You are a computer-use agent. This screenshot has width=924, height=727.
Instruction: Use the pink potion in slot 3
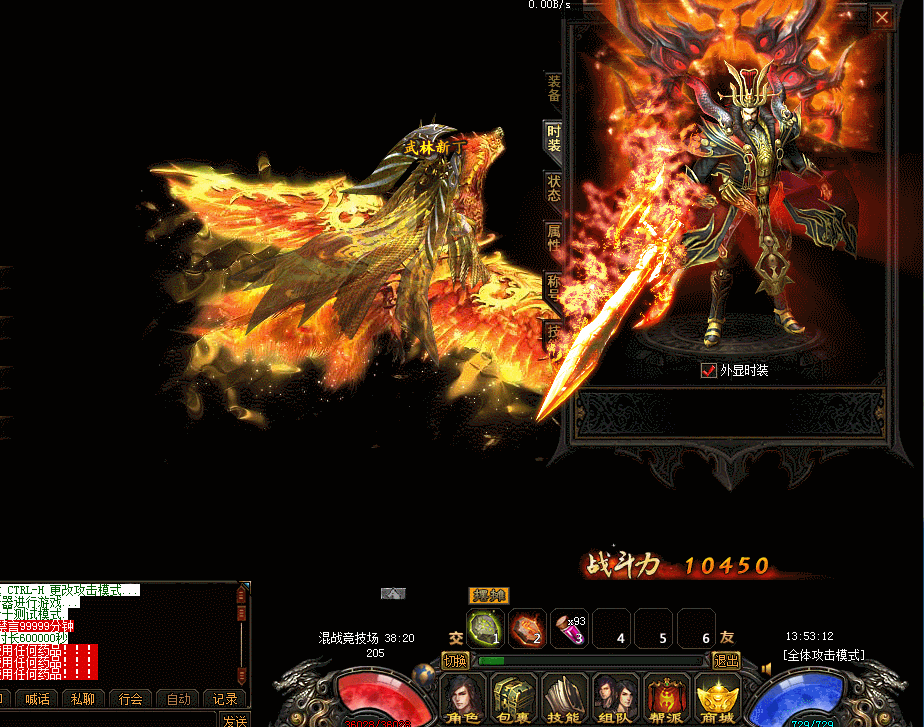(x=570, y=628)
